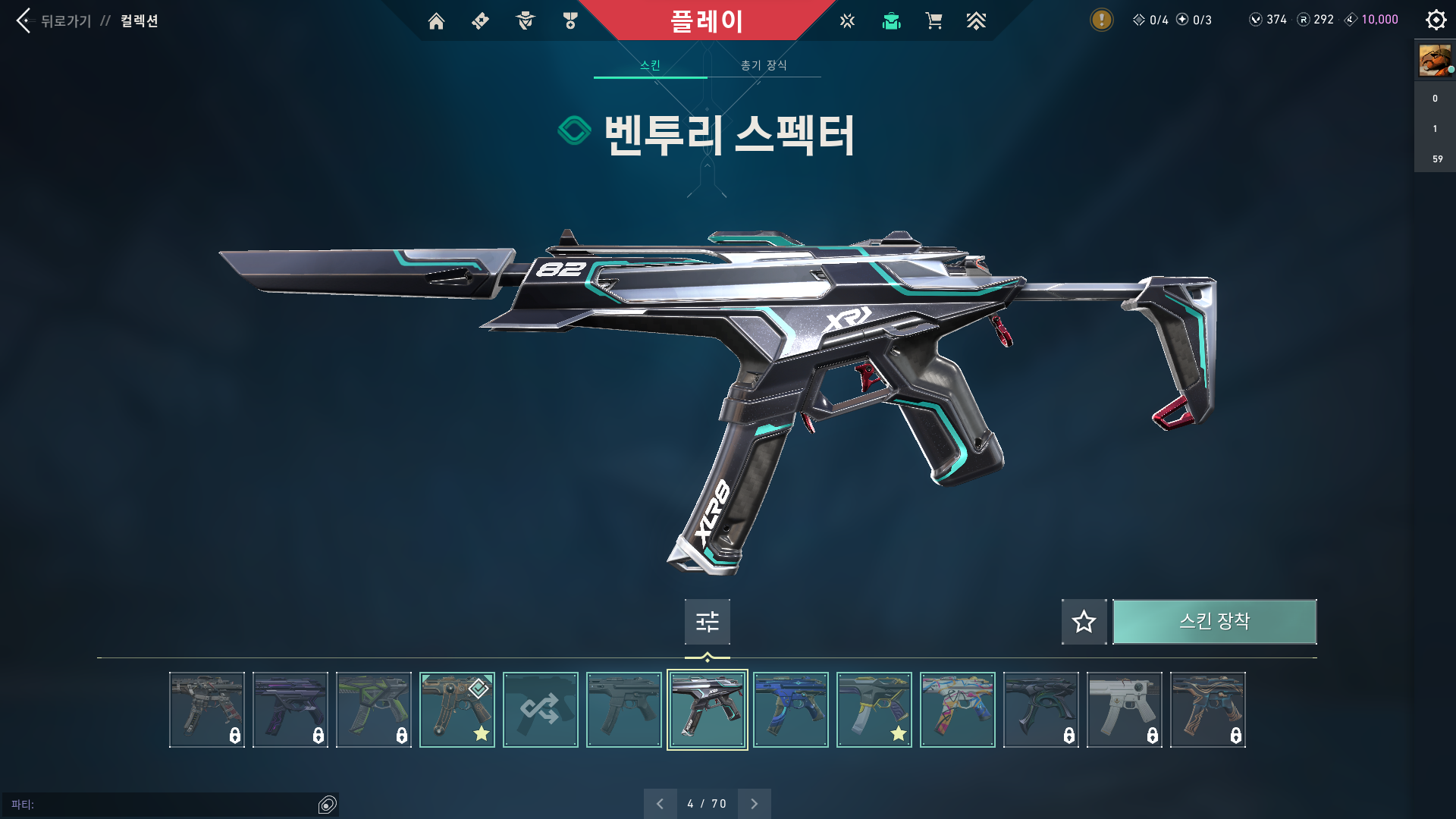Equip skin with 스킨 장착 button
The width and height of the screenshot is (1456, 819).
[1214, 622]
